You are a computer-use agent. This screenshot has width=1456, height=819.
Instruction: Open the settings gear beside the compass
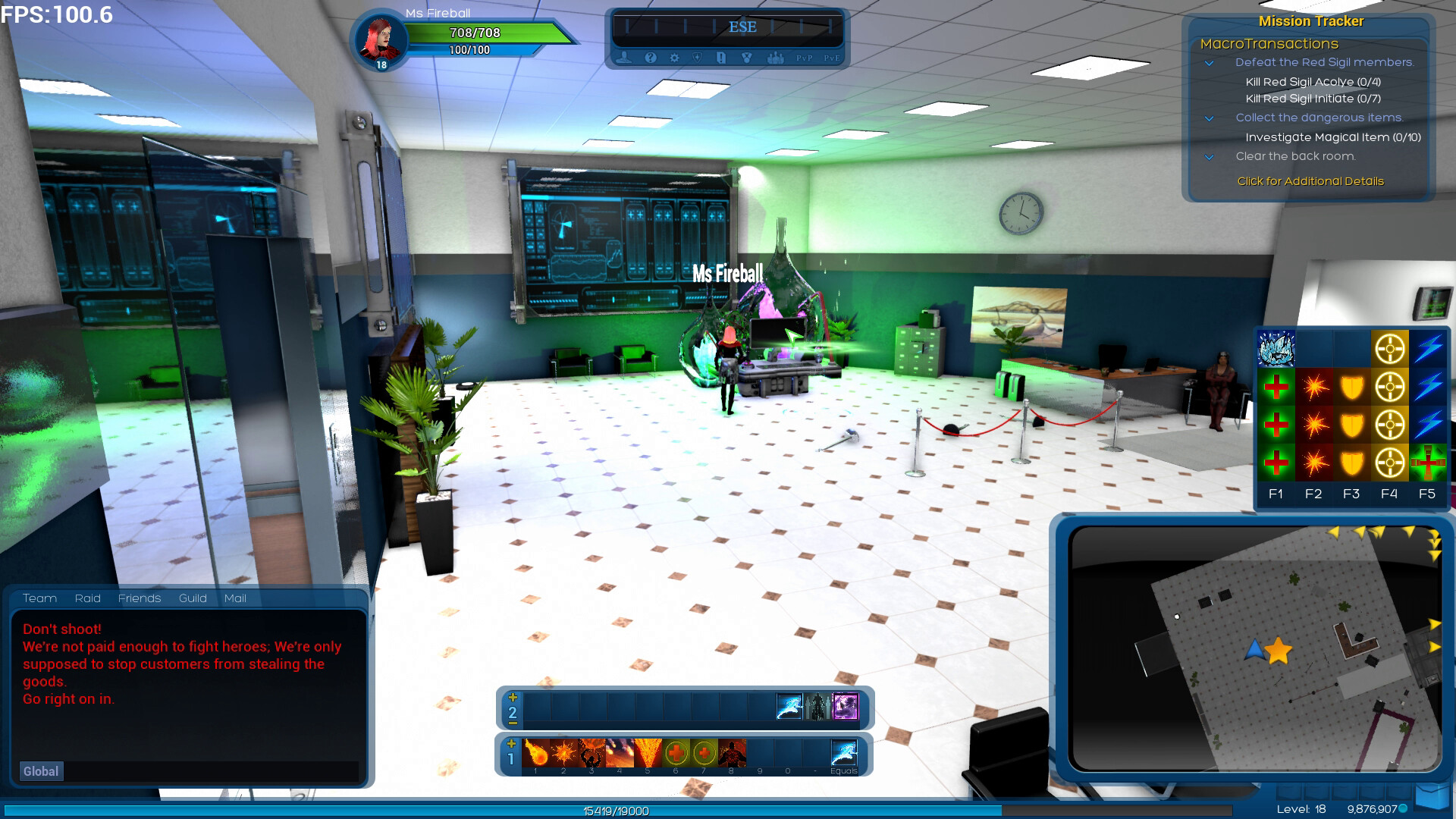[673, 58]
